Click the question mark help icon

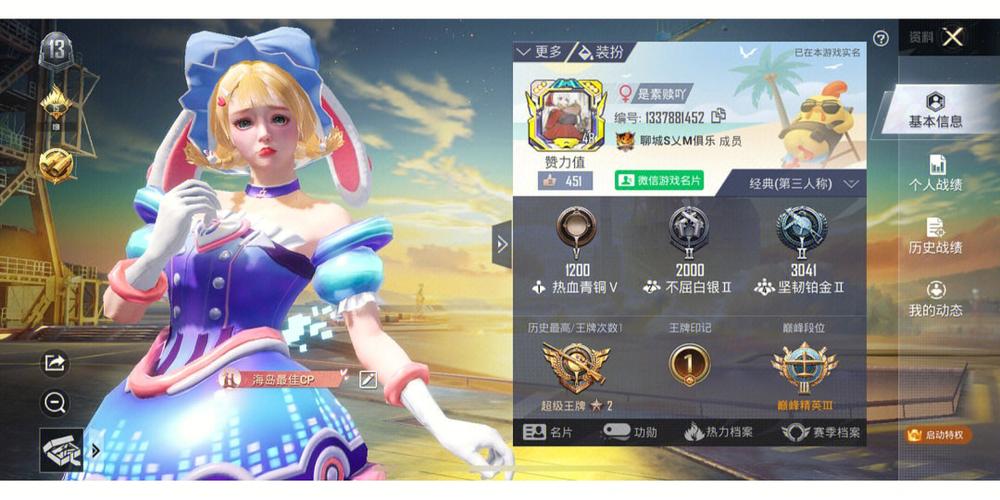pos(880,39)
